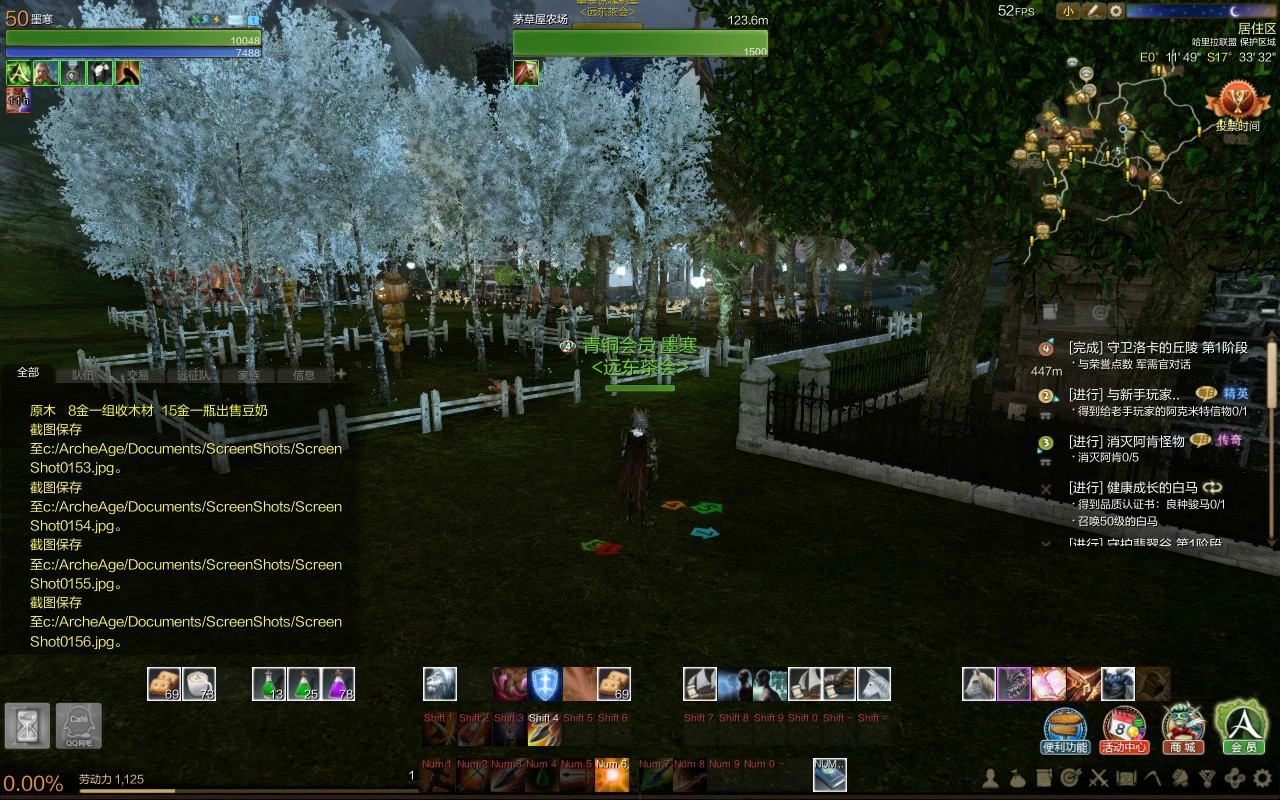Toggle minimap size with the 小 button

click(x=1068, y=11)
